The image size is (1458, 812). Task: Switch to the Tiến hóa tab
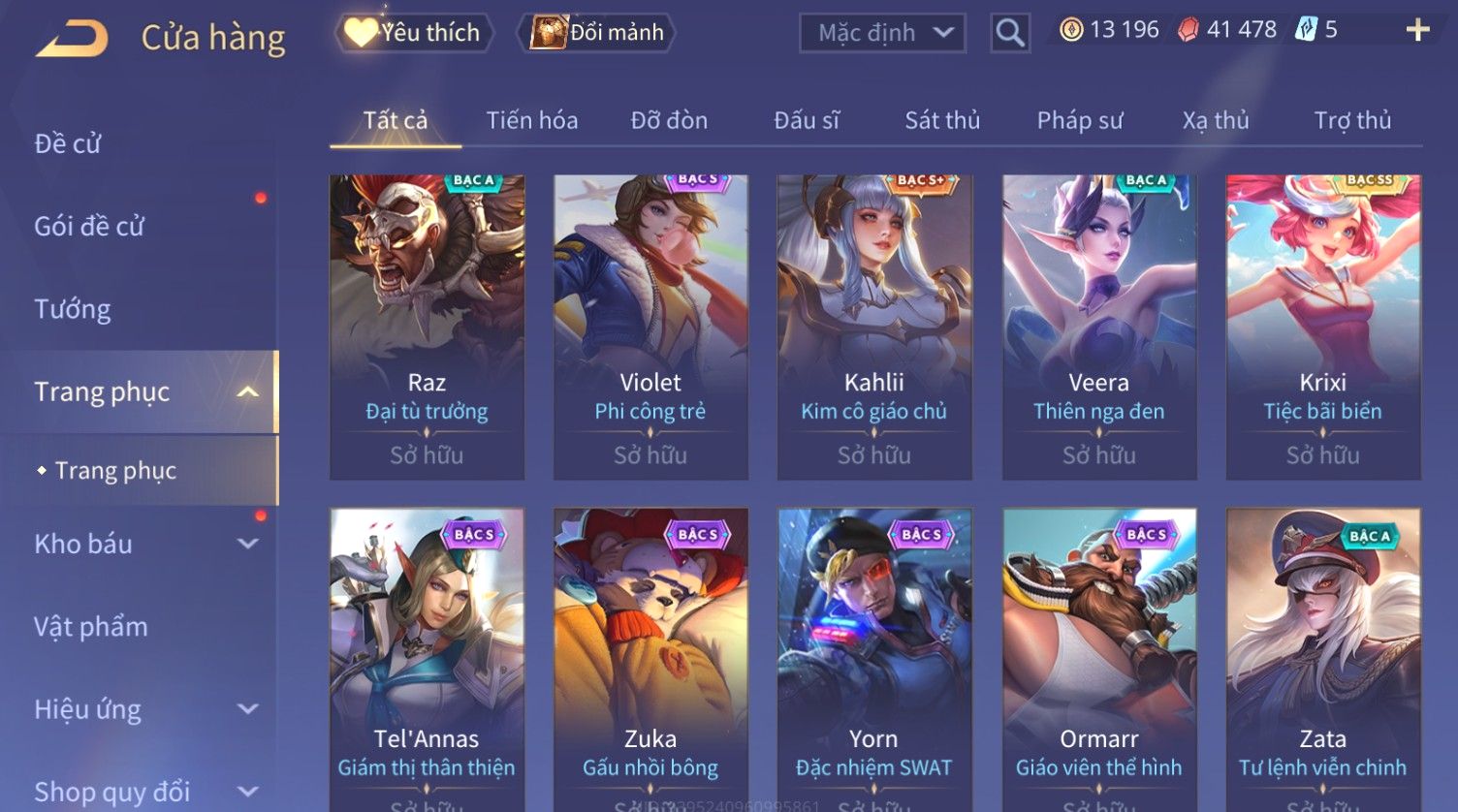point(531,120)
